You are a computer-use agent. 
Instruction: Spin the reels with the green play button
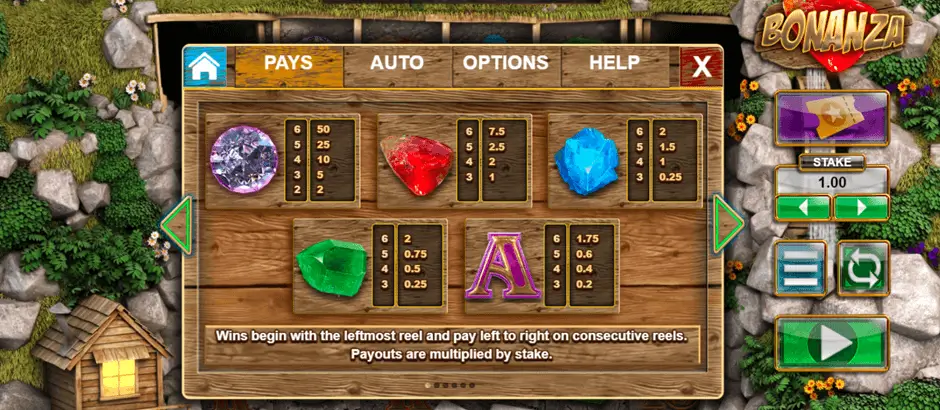pos(832,344)
